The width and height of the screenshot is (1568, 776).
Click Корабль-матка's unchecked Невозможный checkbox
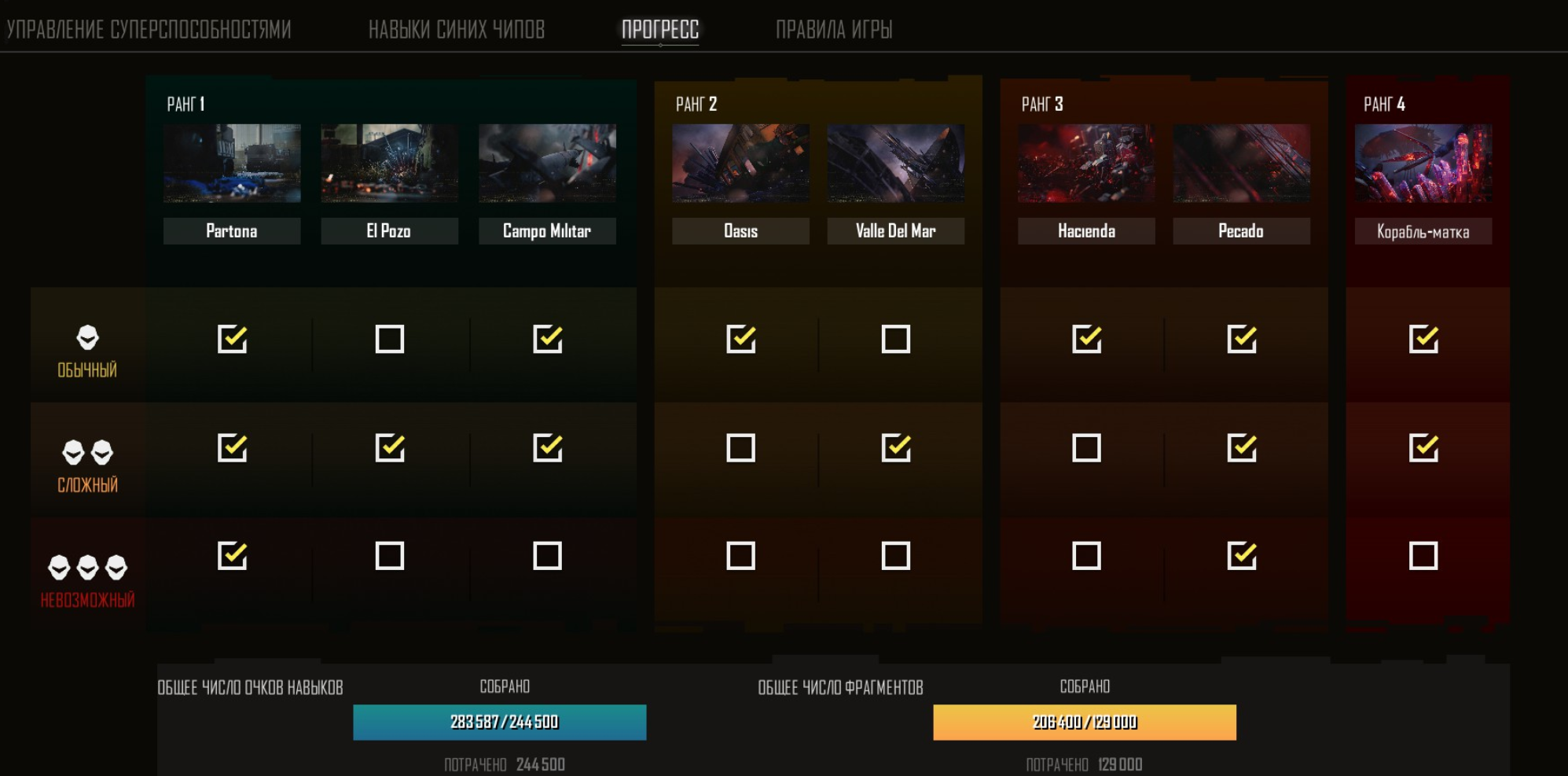pyautogui.click(x=1423, y=556)
